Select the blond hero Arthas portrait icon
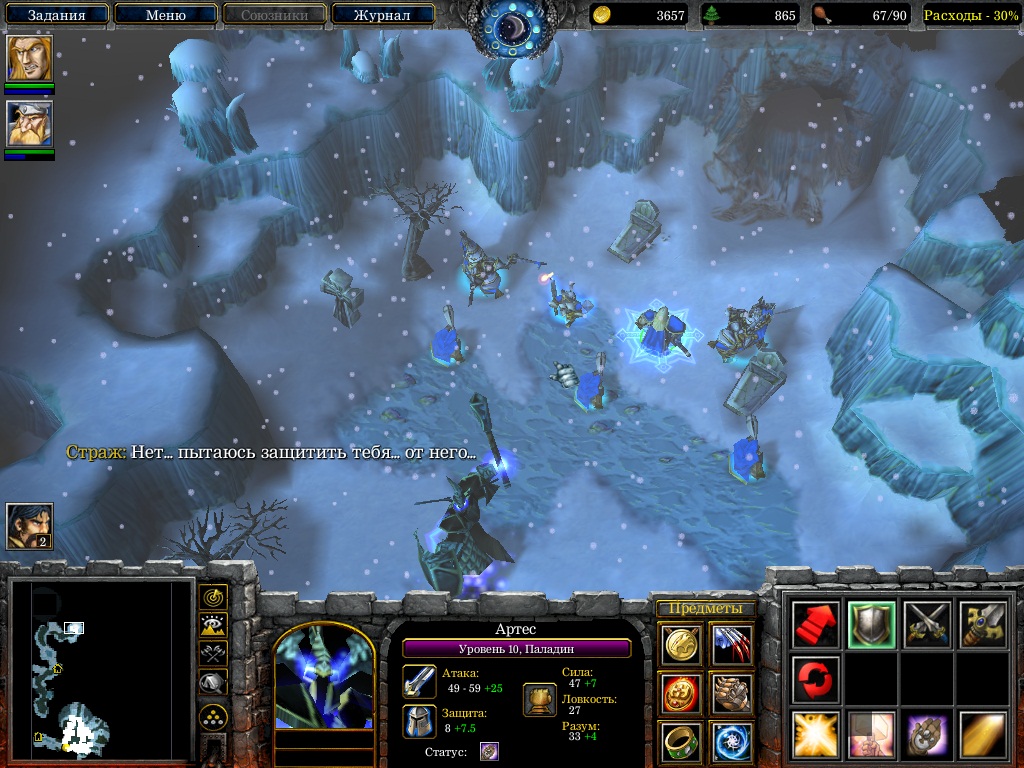This screenshot has width=1024, height=768. (x=29, y=59)
